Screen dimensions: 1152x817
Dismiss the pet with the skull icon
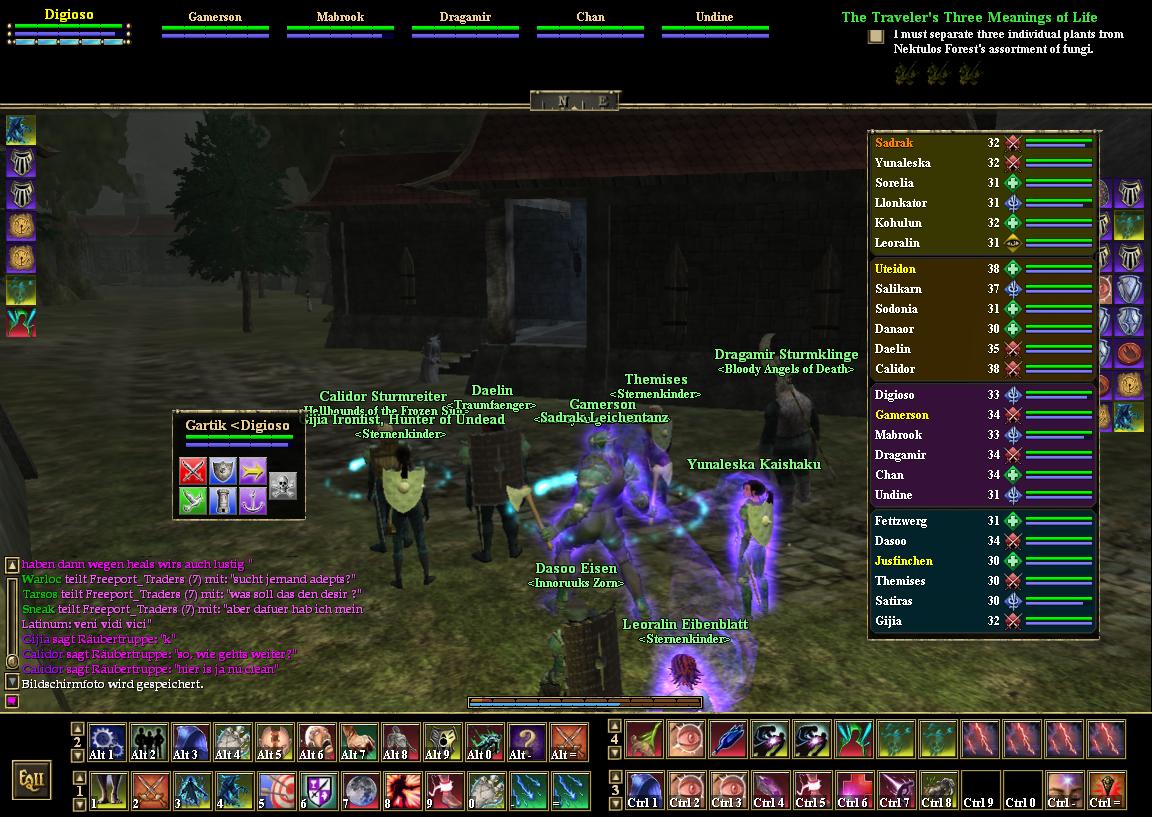[x=283, y=485]
